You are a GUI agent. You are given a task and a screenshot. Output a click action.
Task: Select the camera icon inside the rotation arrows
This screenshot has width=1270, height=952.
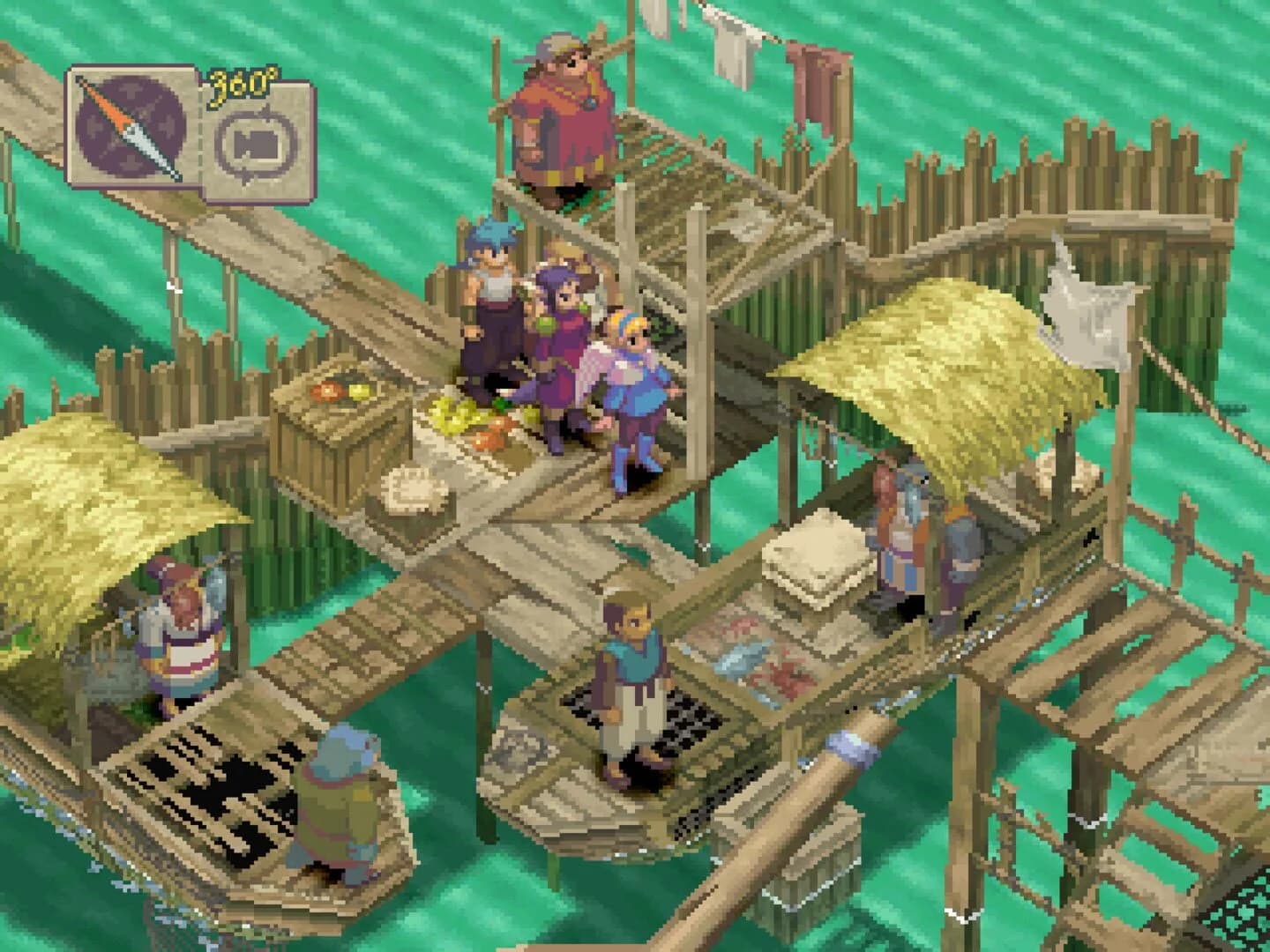[255, 143]
